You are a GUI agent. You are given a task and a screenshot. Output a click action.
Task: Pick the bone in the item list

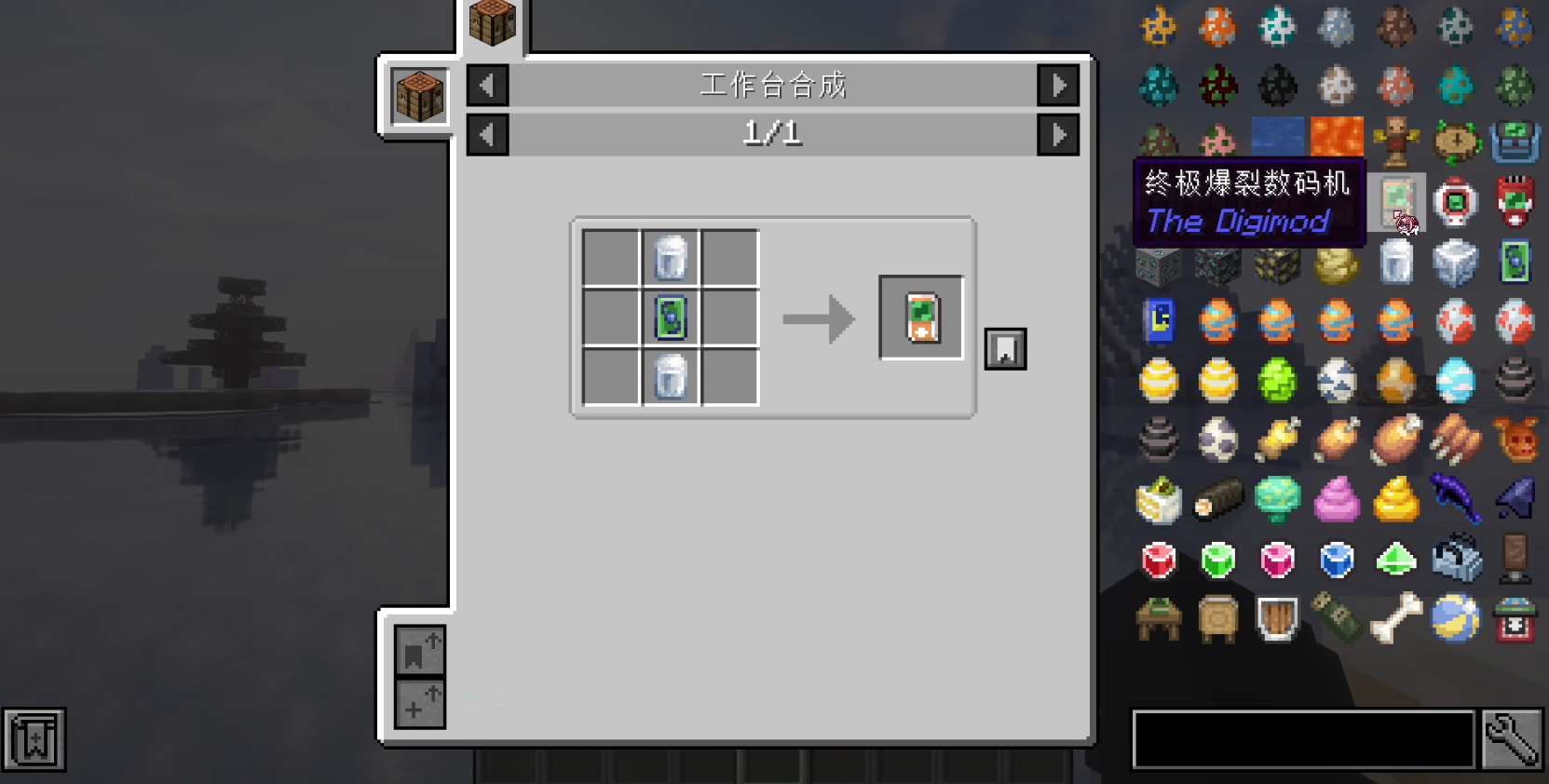[x=1395, y=618]
